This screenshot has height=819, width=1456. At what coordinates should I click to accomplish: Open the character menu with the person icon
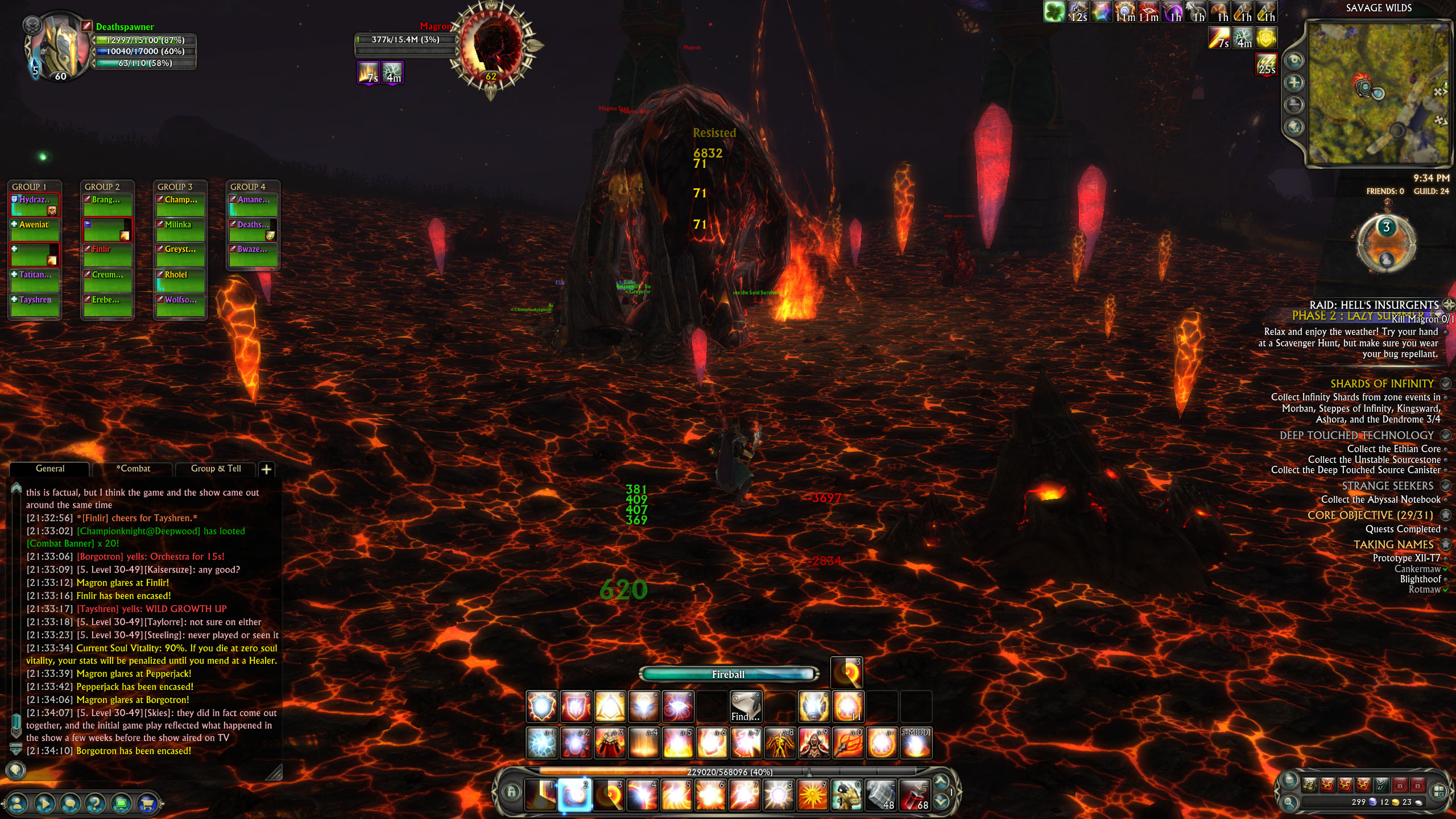[17, 803]
